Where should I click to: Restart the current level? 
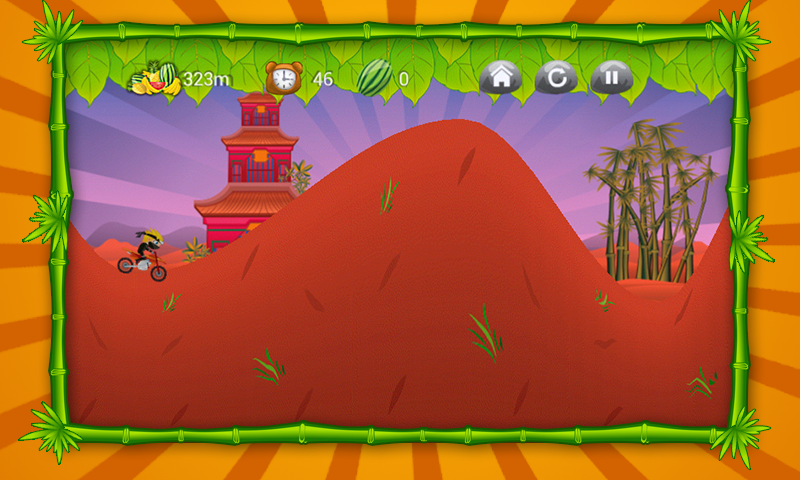[x=556, y=76]
